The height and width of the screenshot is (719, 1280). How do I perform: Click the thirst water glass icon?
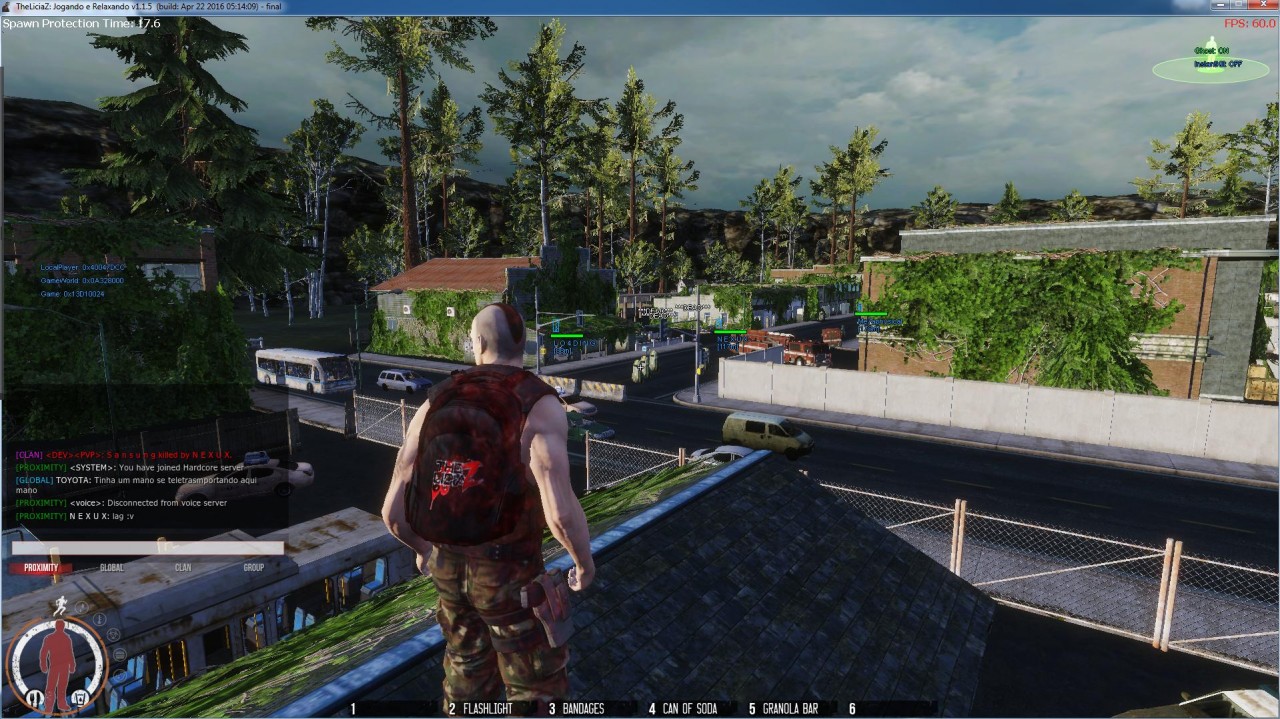tap(81, 697)
